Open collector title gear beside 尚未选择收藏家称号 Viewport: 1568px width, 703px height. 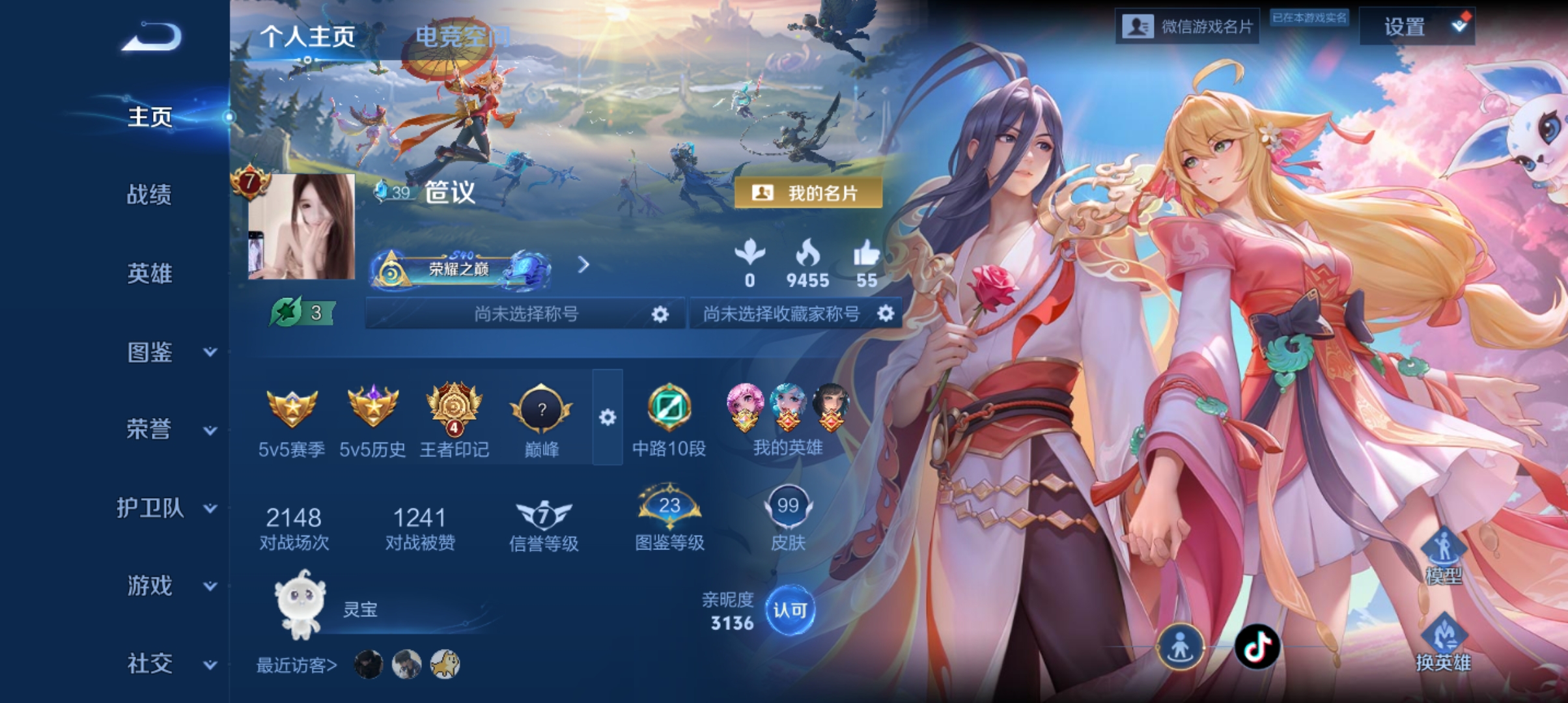[885, 313]
